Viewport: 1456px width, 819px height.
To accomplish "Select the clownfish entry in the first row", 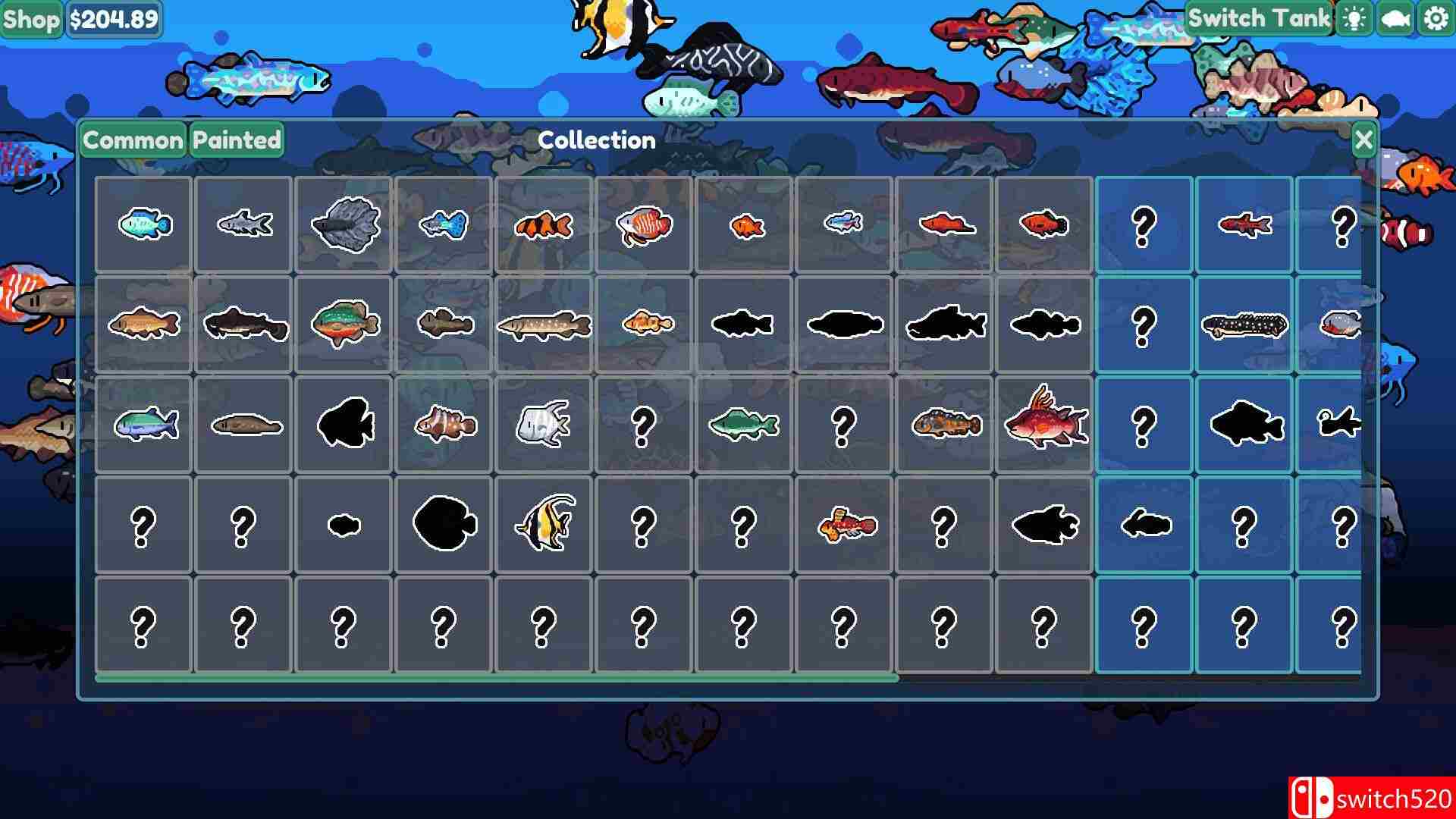I will pos(544,224).
